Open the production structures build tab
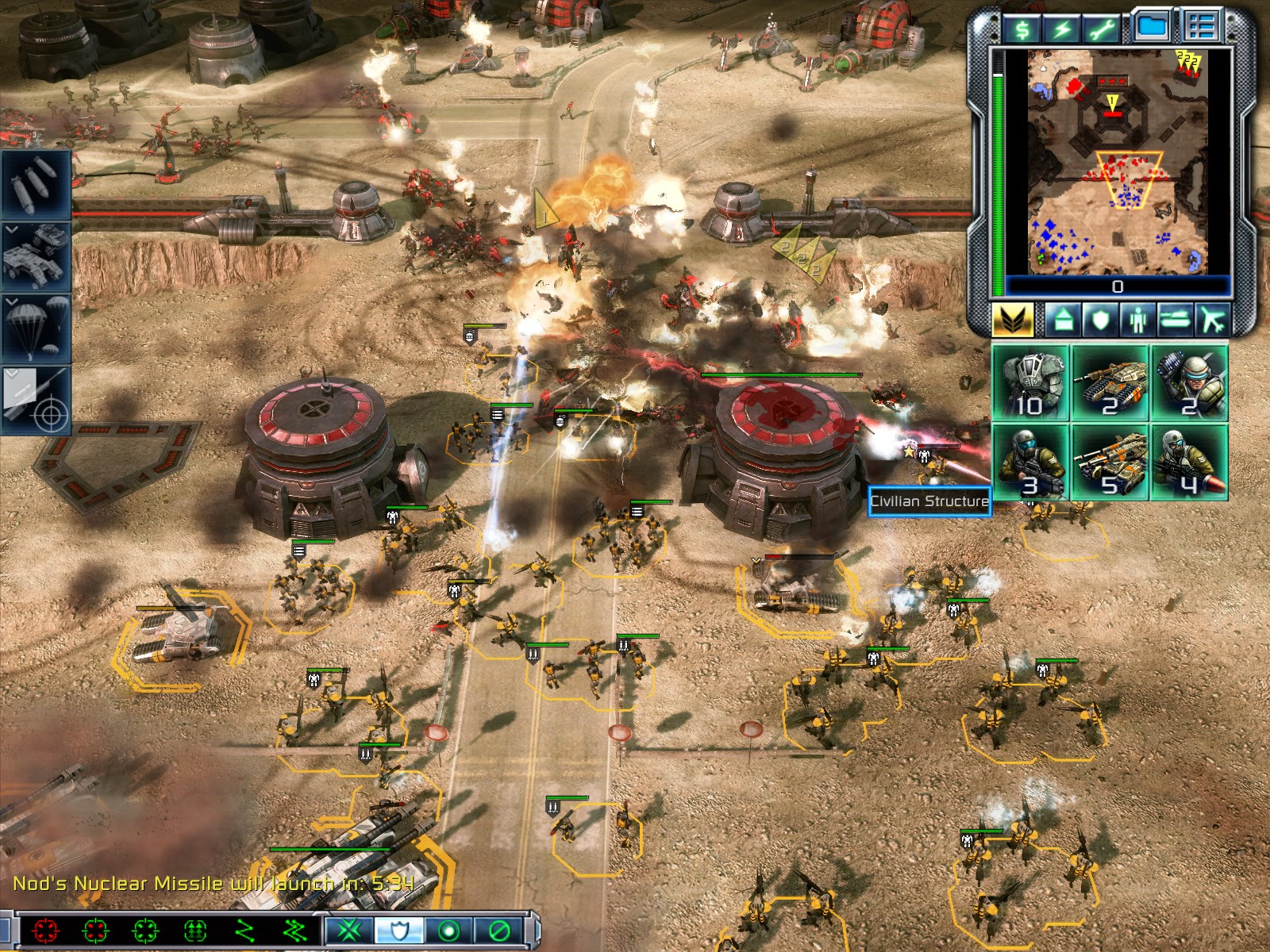The width and height of the screenshot is (1270, 952). 1064,321
